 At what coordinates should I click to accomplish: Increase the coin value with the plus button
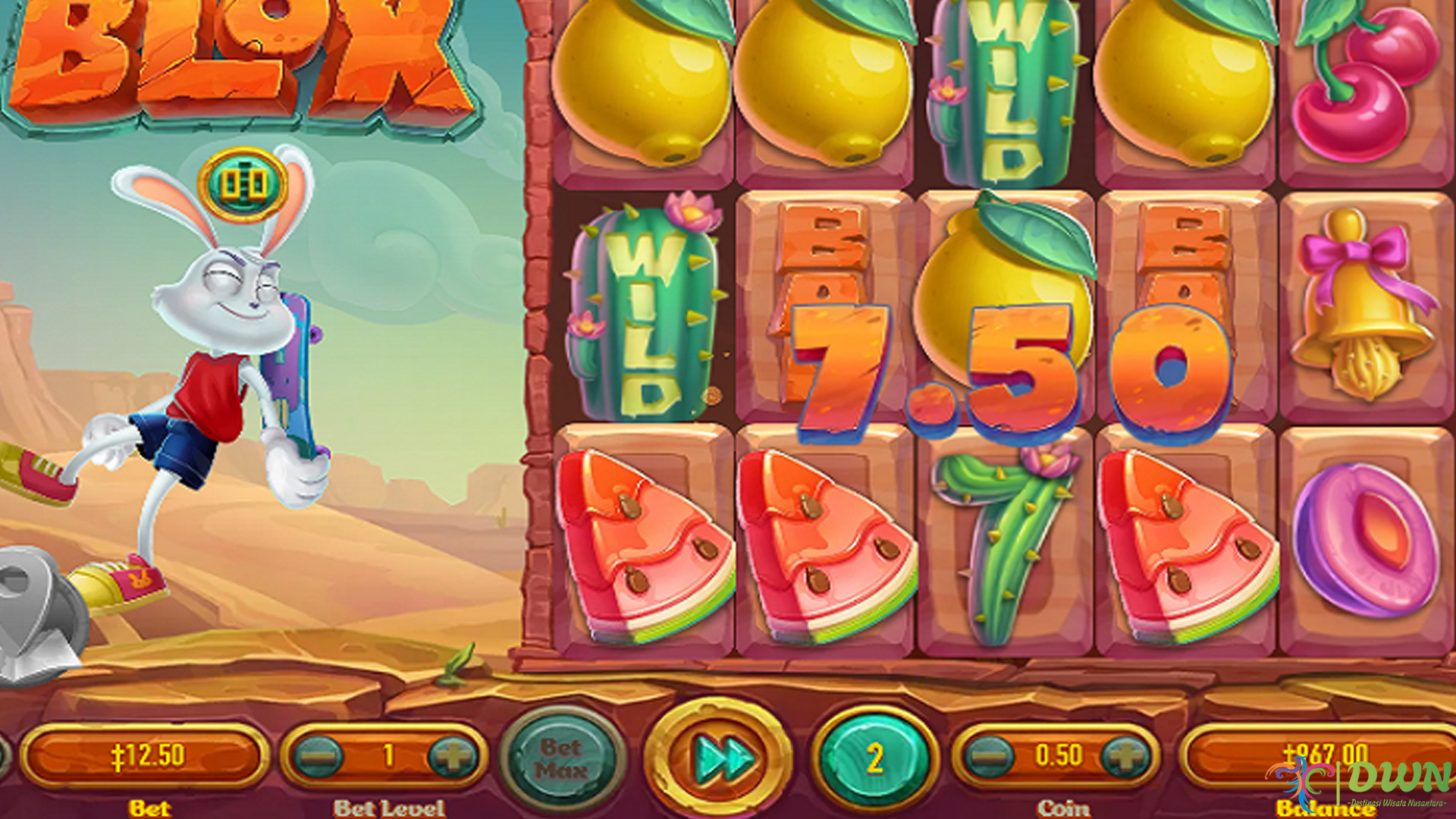pyautogui.click(x=1128, y=755)
